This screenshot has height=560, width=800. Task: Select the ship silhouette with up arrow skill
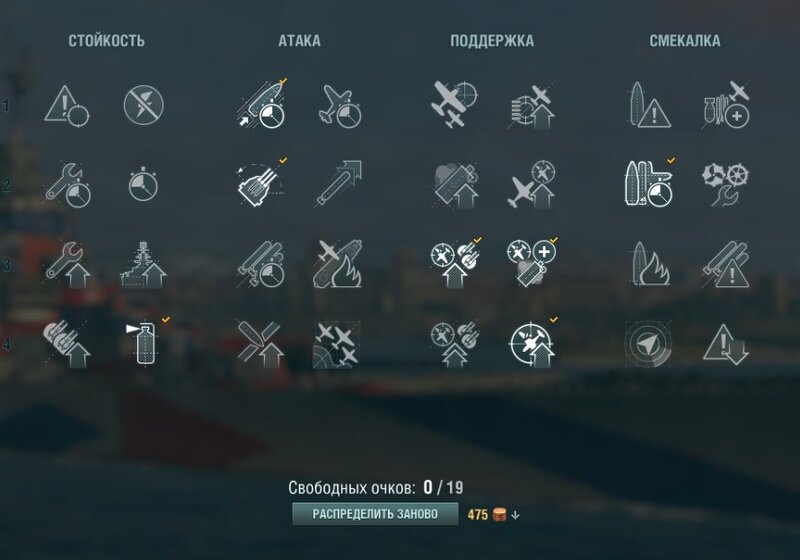[x=144, y=263]
